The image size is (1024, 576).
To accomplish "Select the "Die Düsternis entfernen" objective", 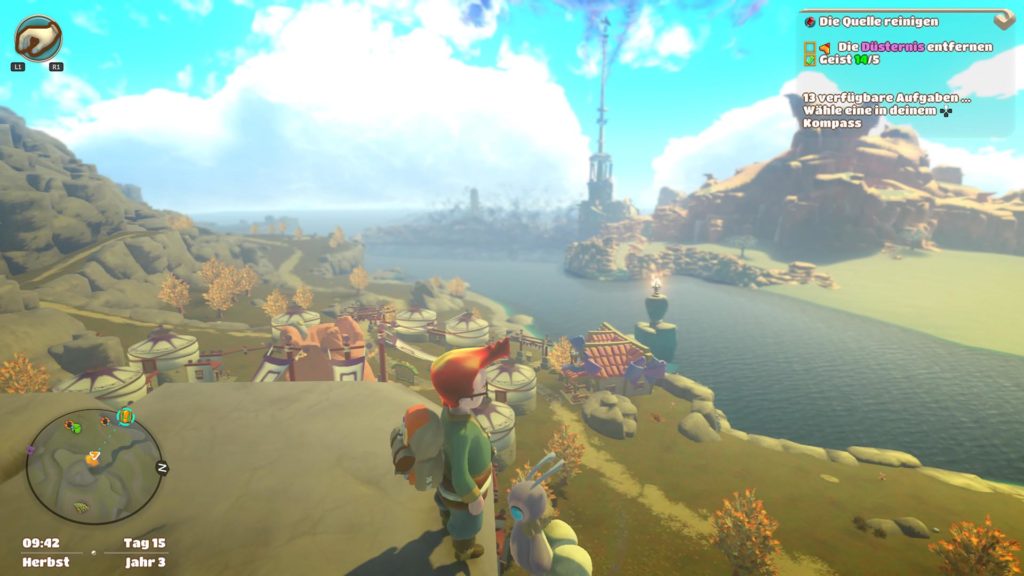I will coord(915,46).
